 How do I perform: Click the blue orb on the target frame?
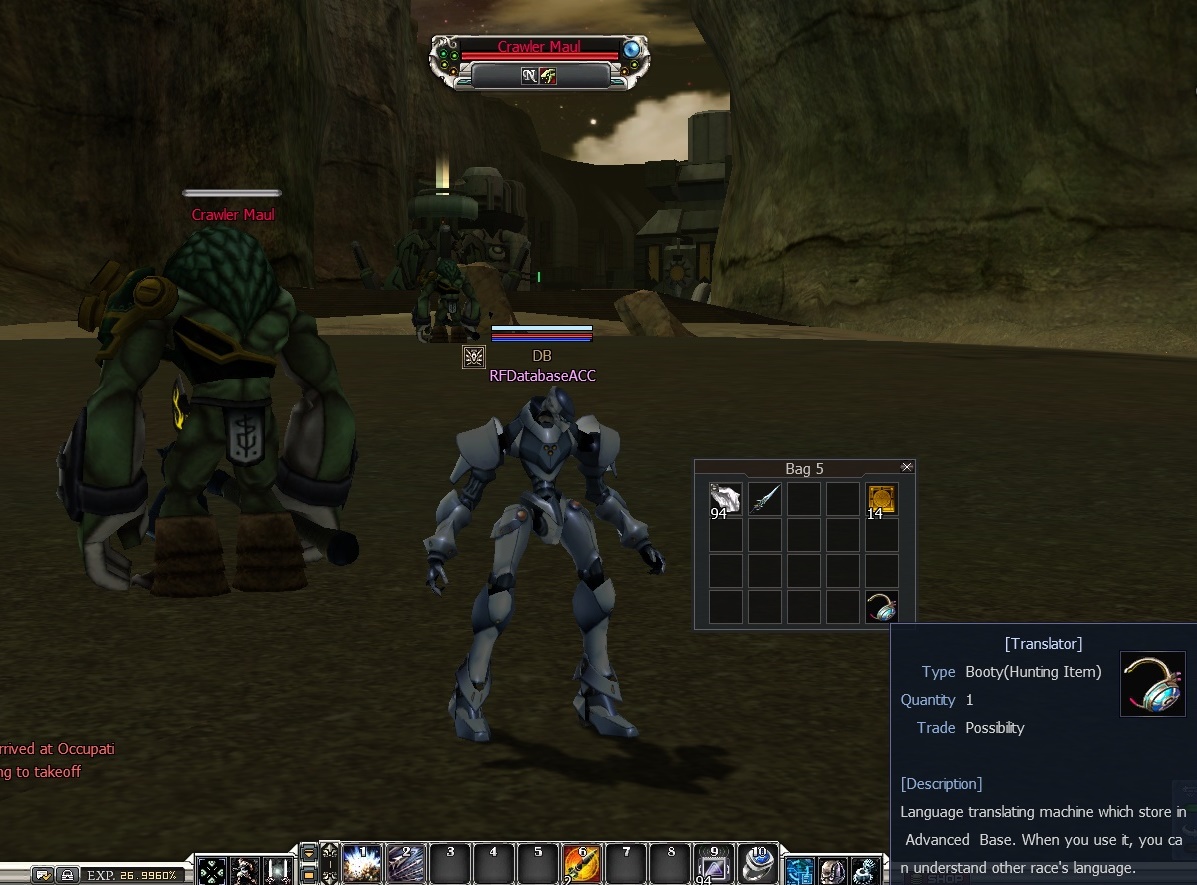tap(631, 48)
